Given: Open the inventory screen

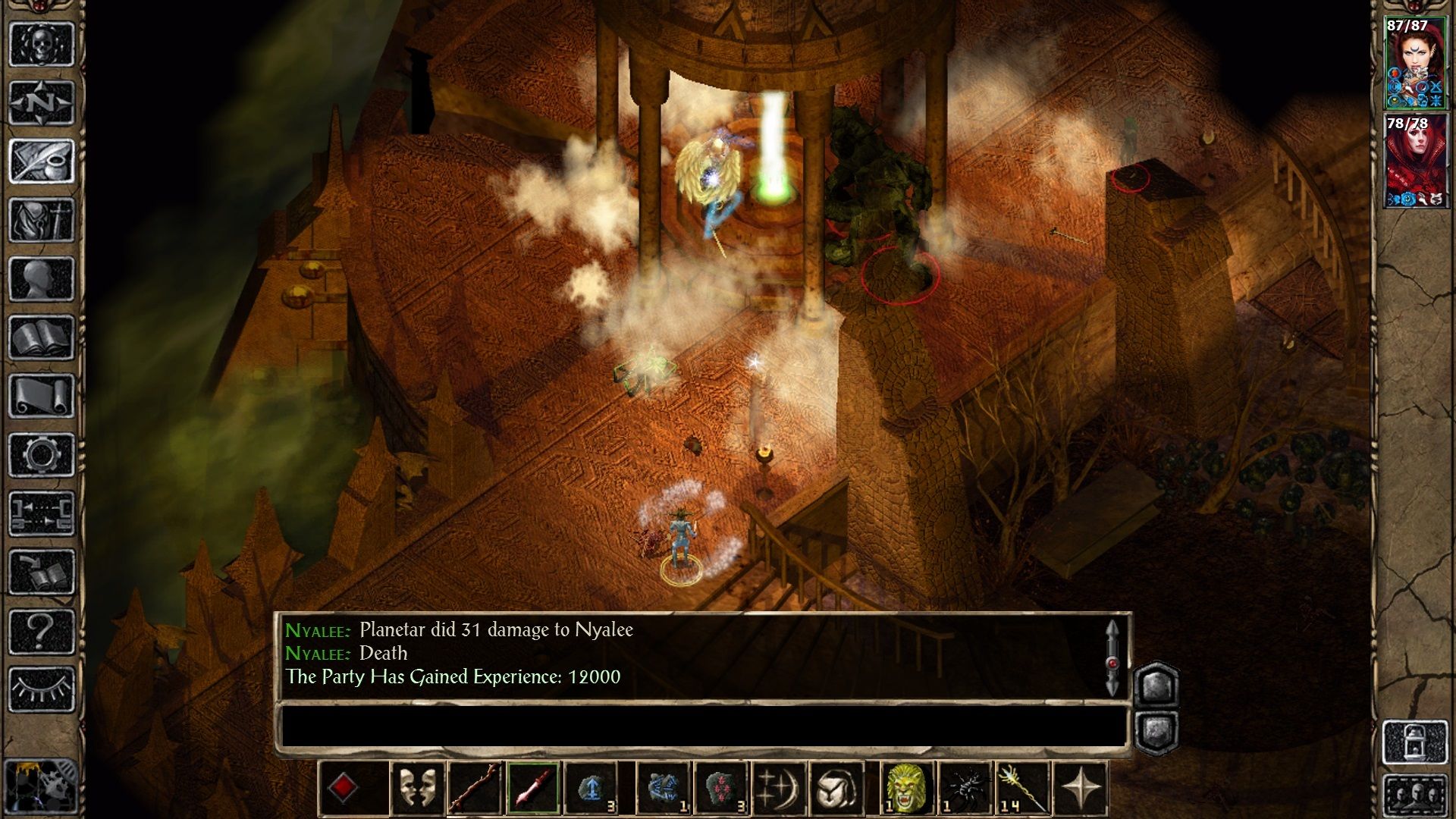Looking at the screenshot, I should (42, 220).
